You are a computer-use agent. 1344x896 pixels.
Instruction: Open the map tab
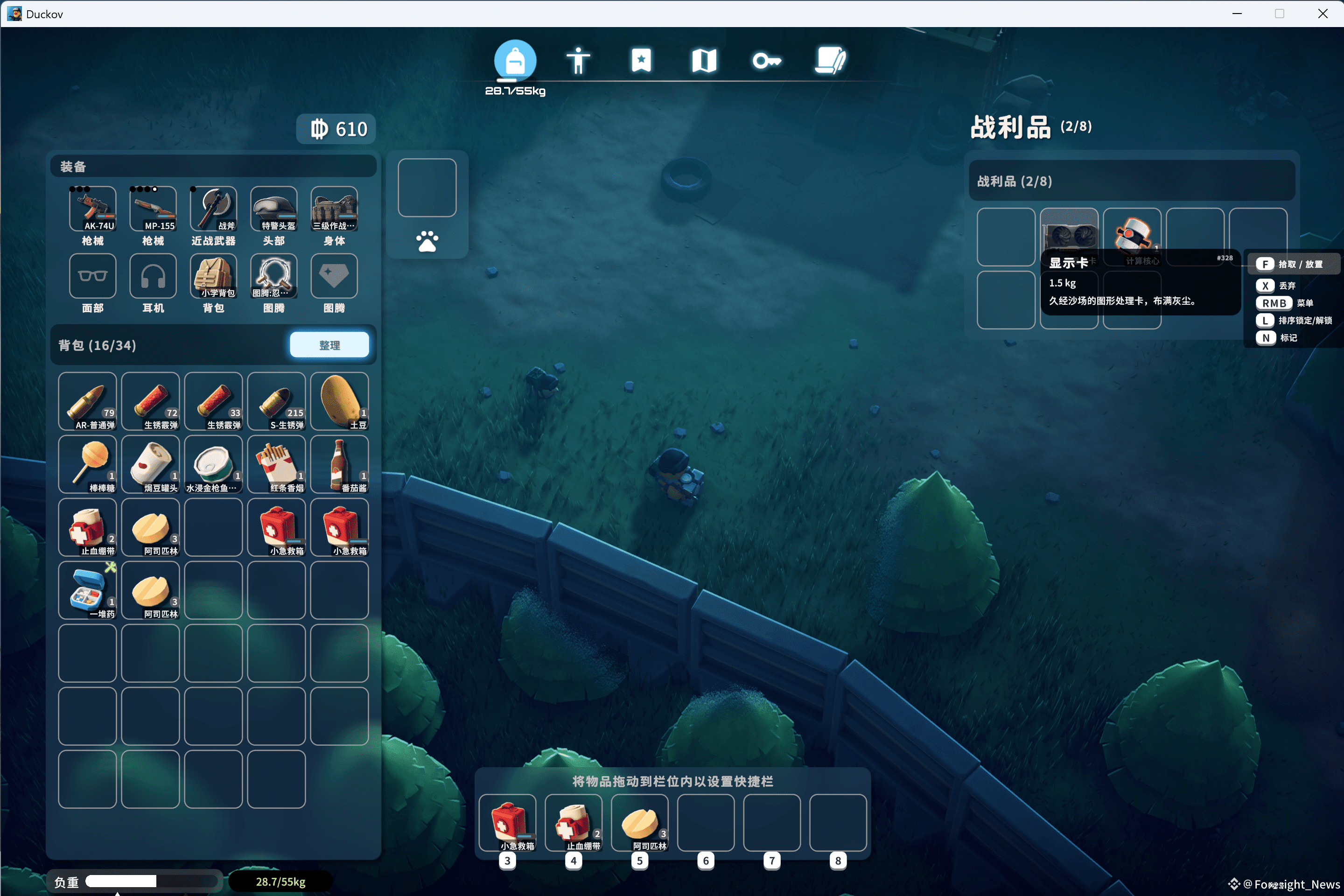click(x=703, y=60)
